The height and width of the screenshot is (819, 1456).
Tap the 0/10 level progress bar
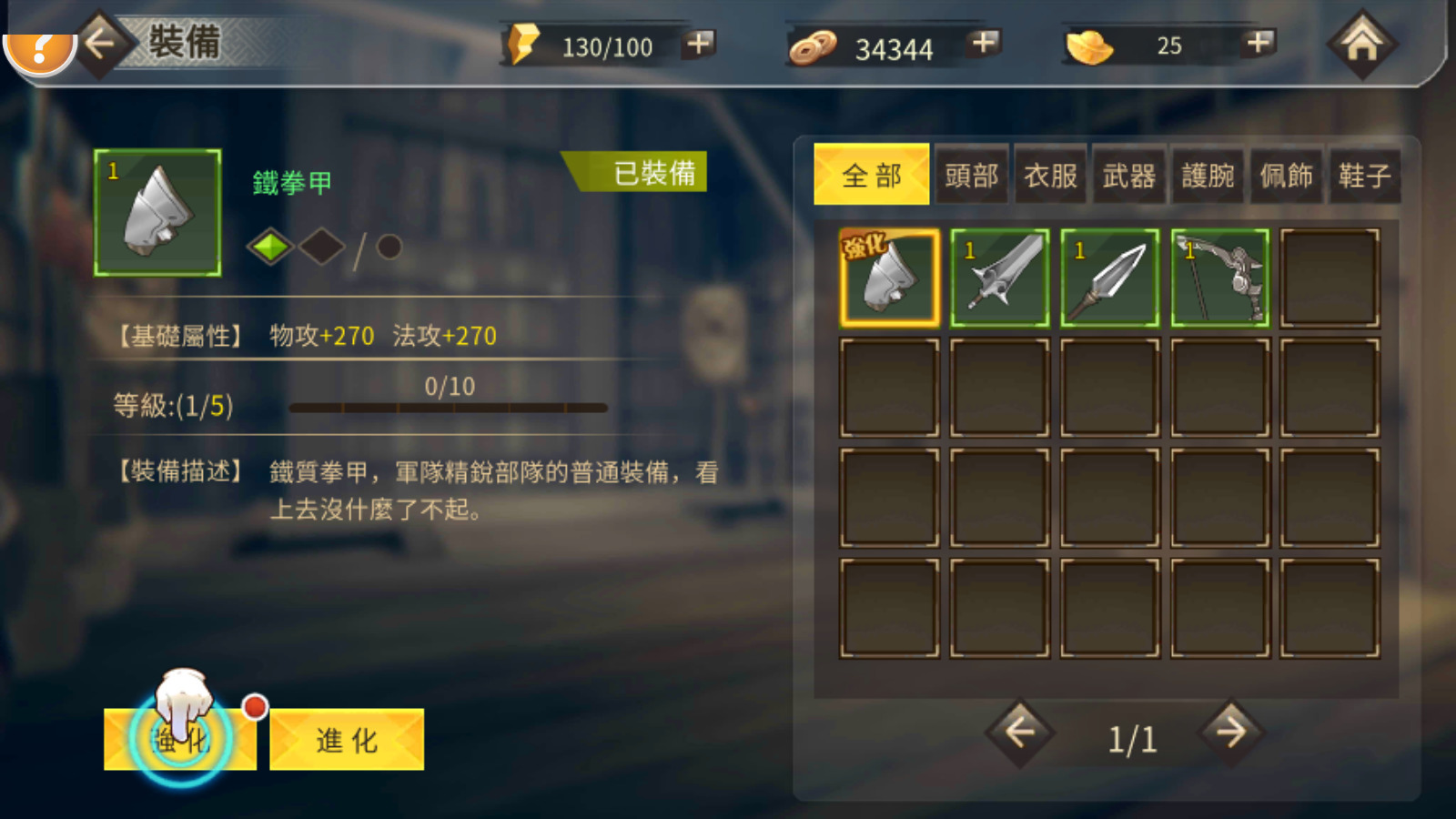coord(448,406)
